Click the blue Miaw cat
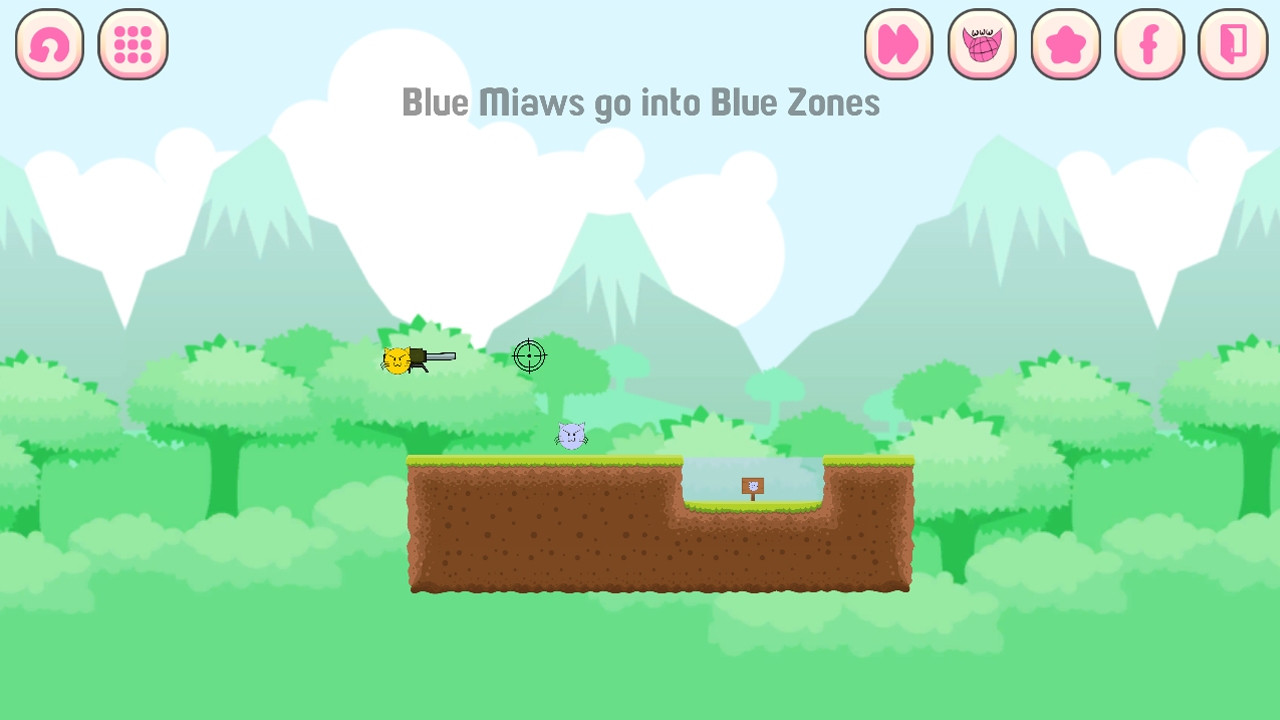Image resolution: width=1280 pixels, height=720 pixels. coord(571,434)
